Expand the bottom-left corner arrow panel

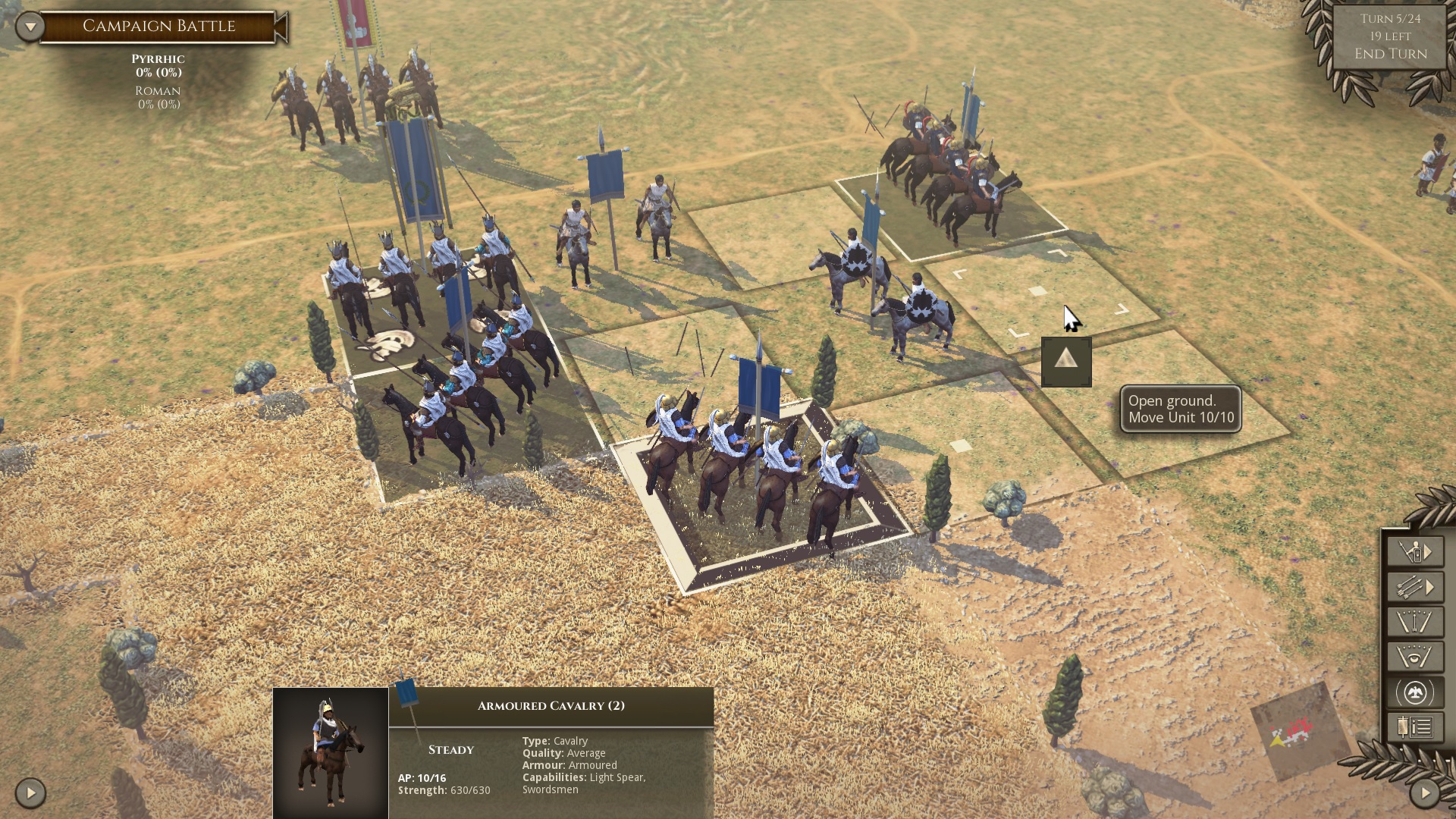click(x=29, y=795)
